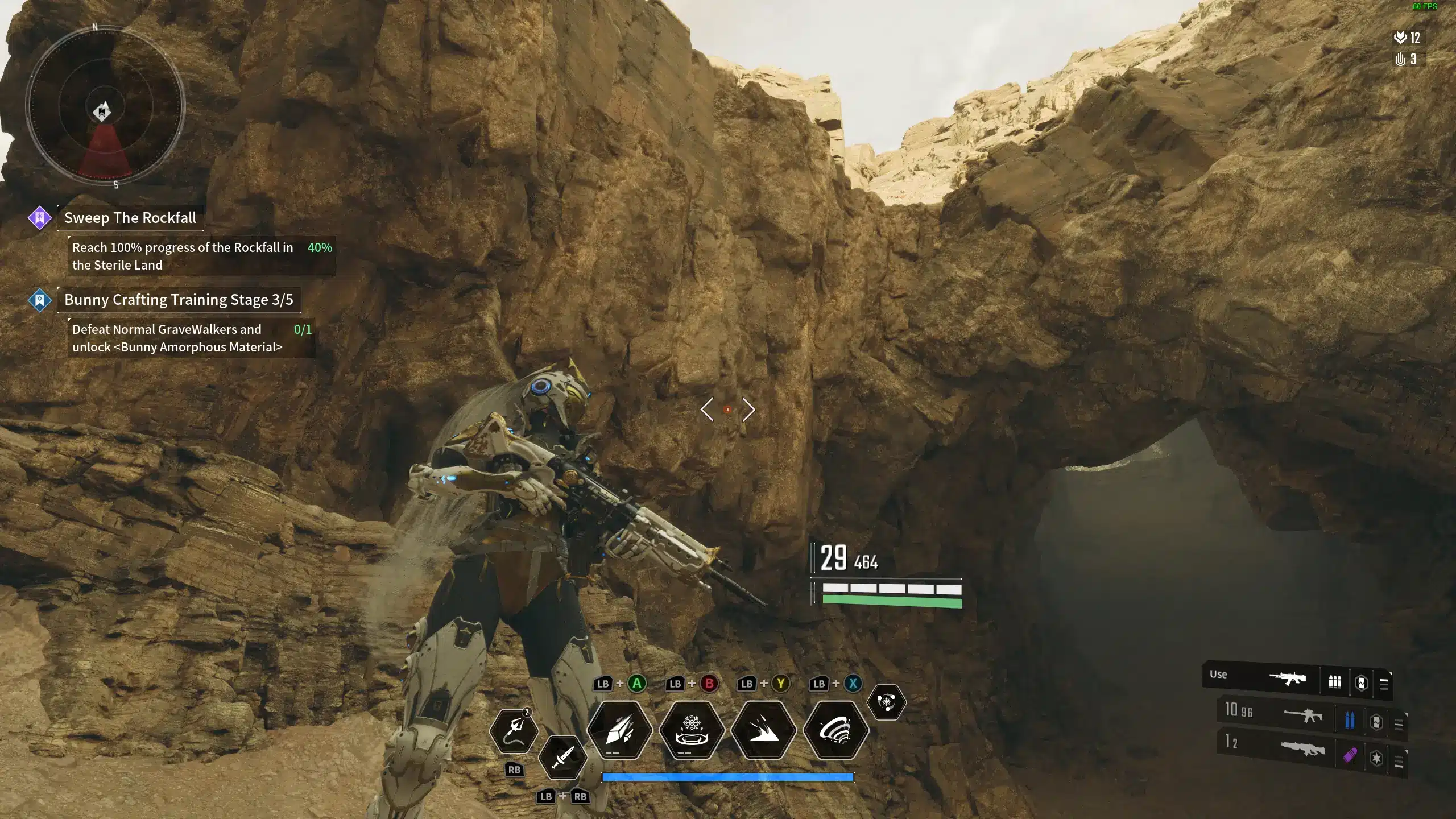Use the grappling hook ability icon
The height and width of the screenshot is (819, 1456).
click(x=514, y=730)
